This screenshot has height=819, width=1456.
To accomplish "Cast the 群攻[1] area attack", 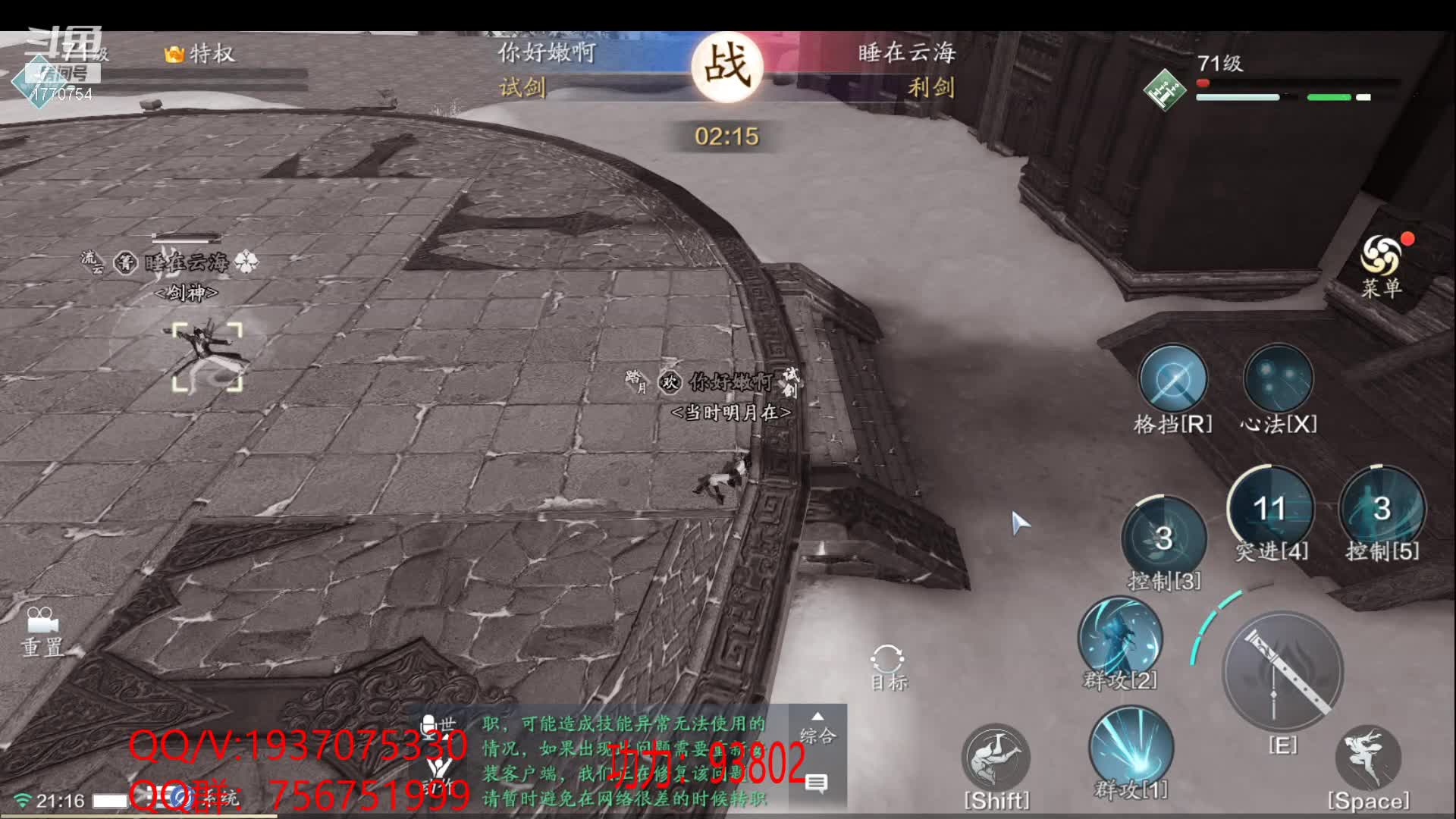I will [x=1131, y=747].
